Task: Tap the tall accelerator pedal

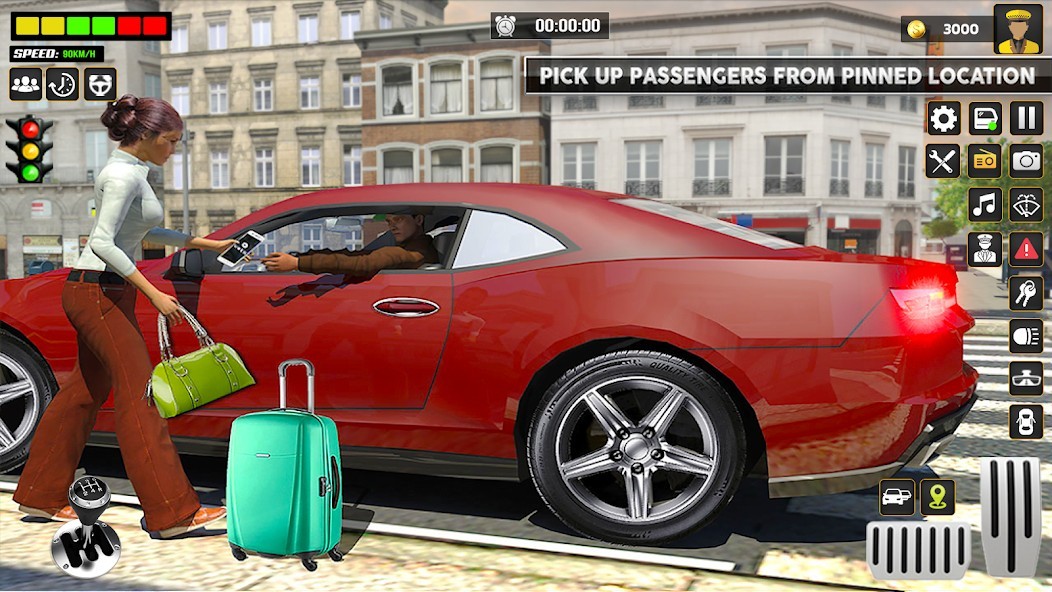Action: 1010,516
